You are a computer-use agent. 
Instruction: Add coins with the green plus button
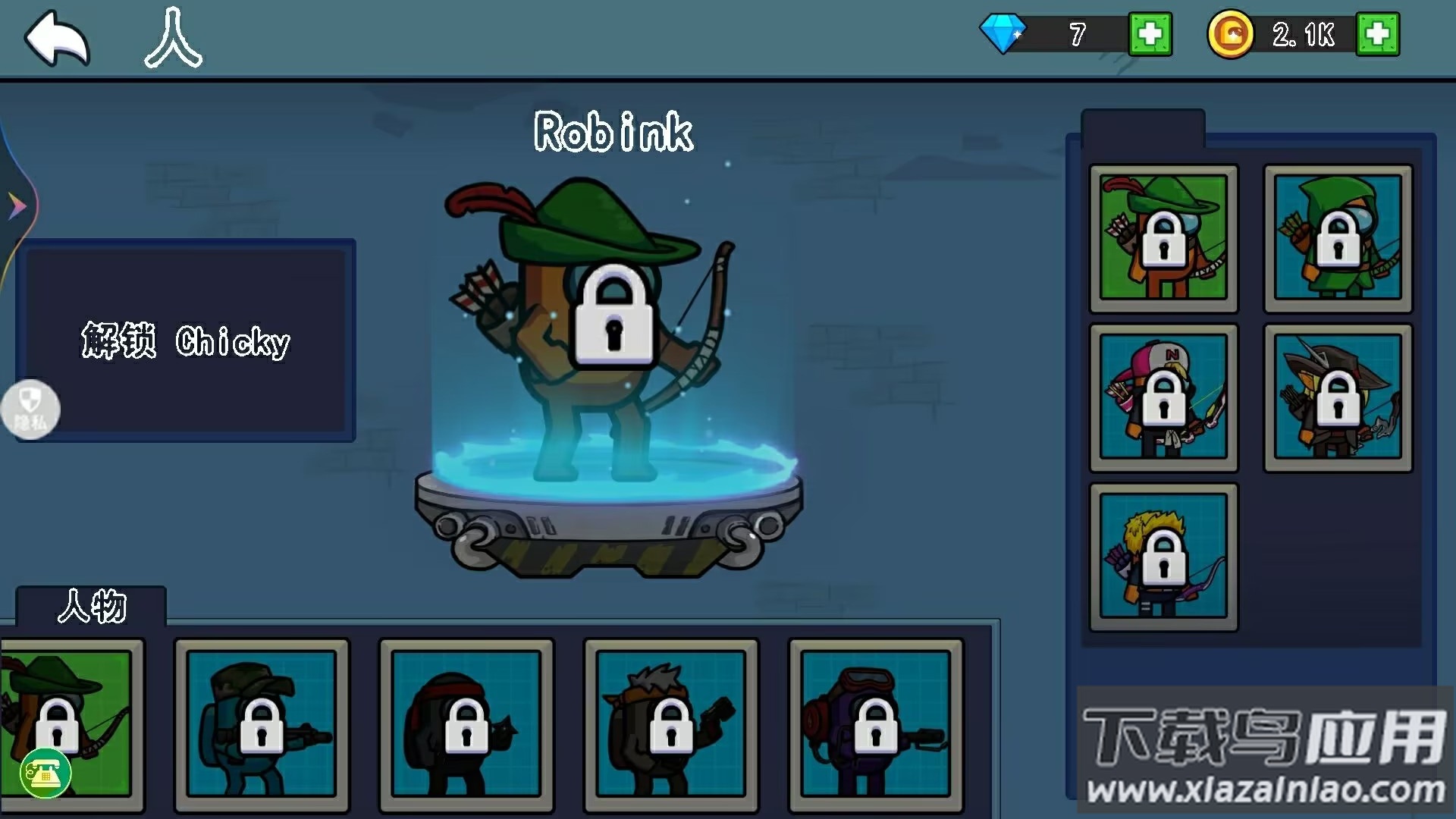point(1377,34)
